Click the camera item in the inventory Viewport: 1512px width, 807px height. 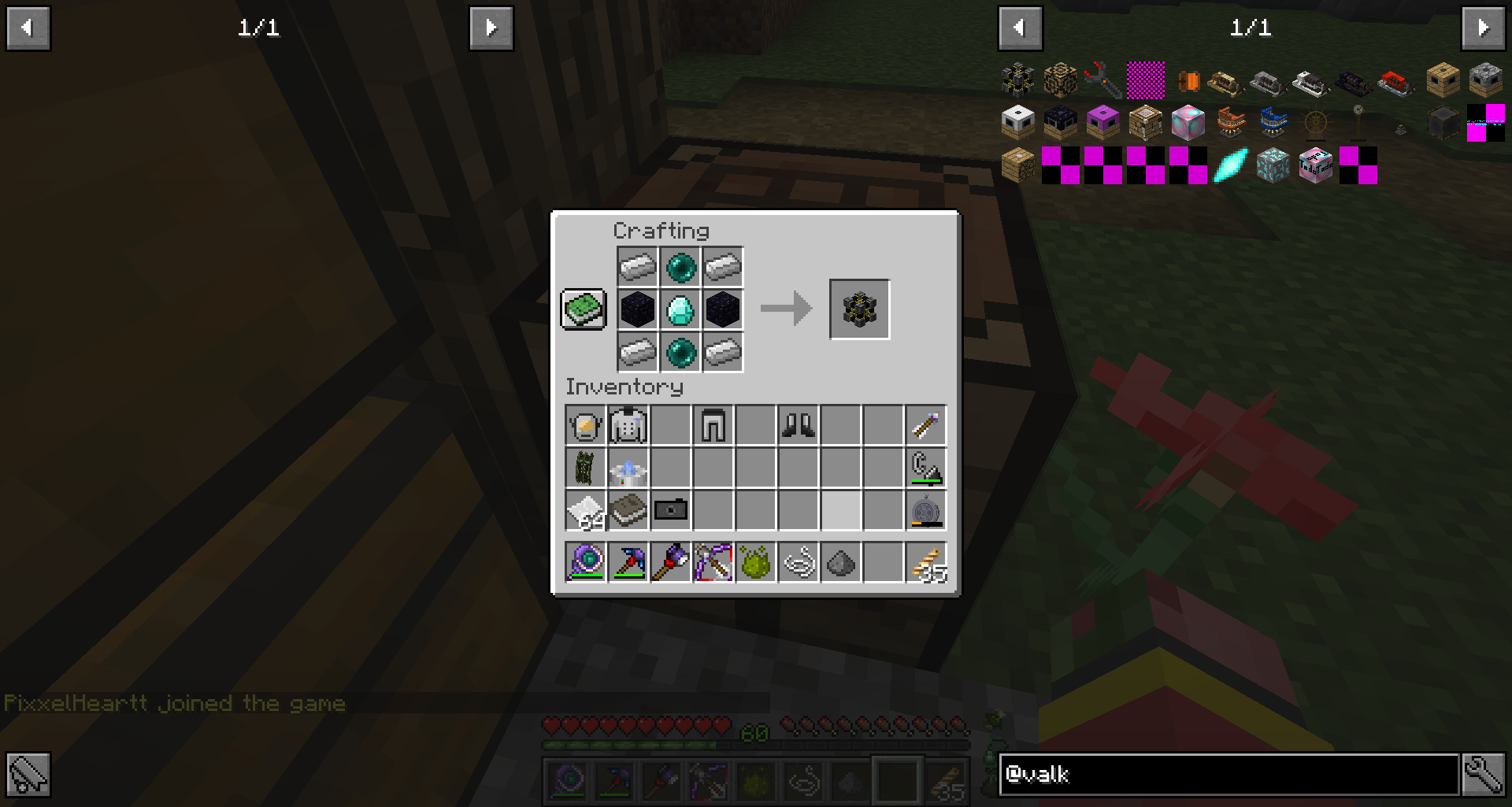click(x=670, y=509)
